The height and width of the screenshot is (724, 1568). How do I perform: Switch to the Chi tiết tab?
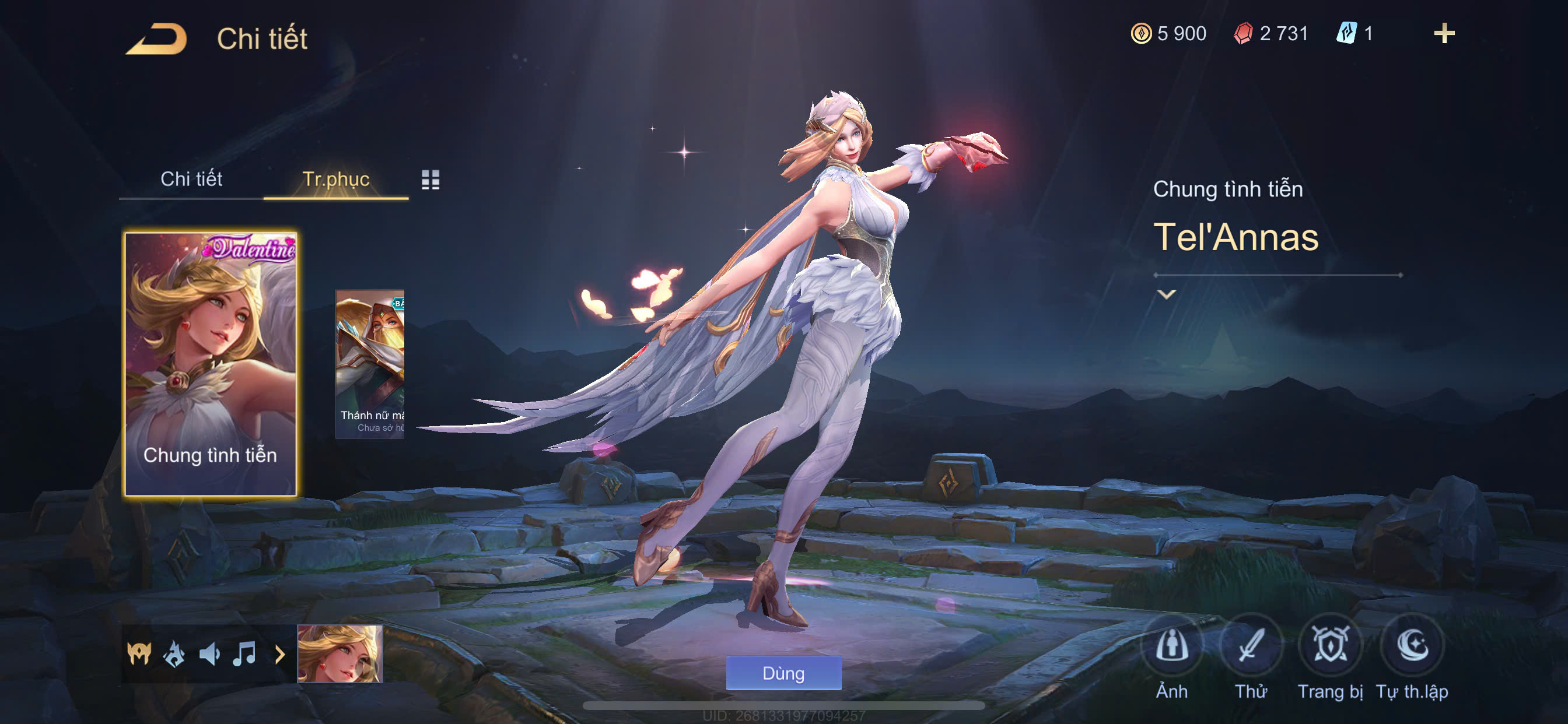(191, 179)
